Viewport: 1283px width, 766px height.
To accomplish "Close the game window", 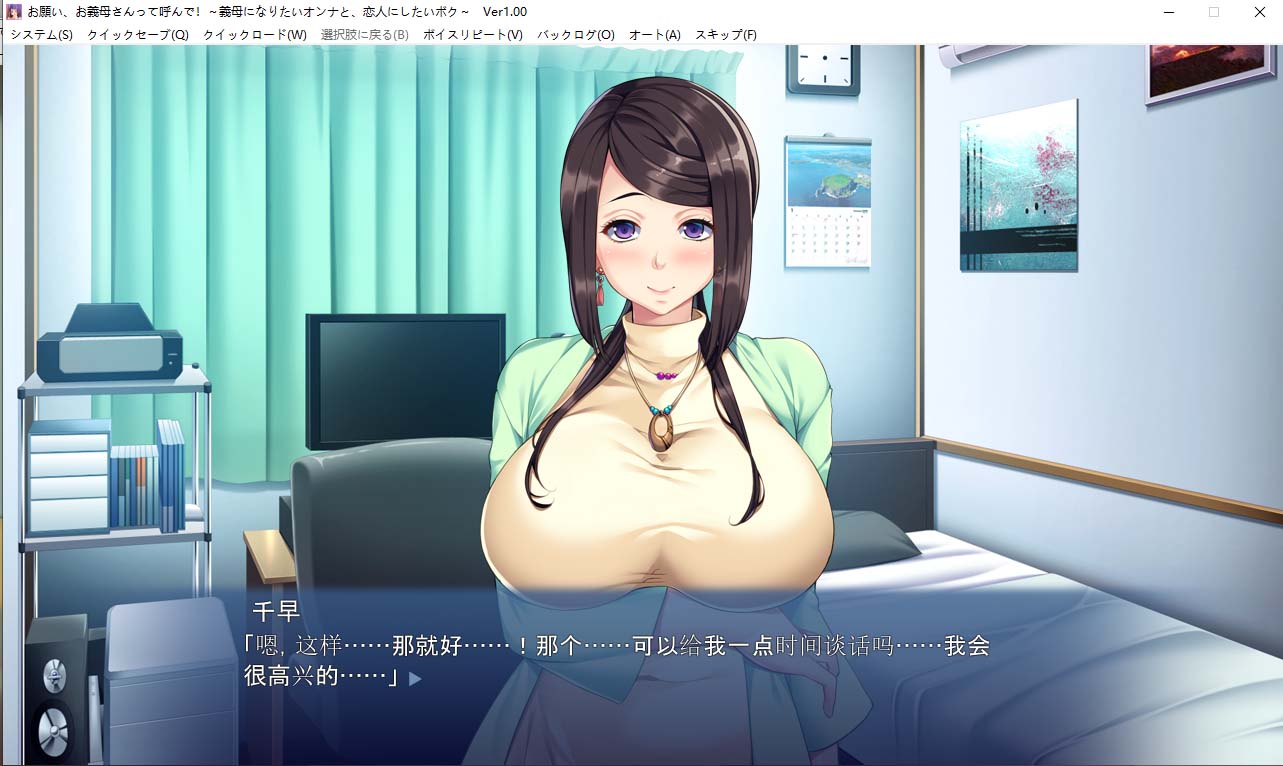I will [x=1258, y=11].
